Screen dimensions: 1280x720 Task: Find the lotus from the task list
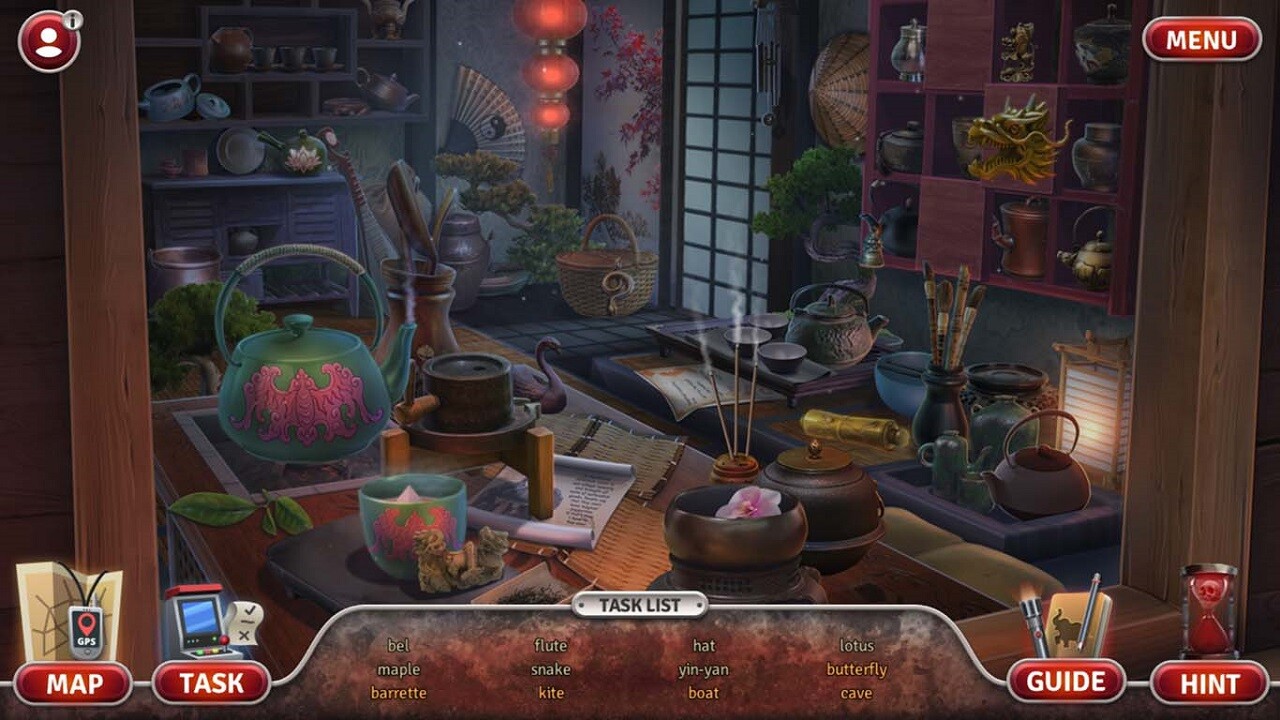(x=859, y=643)
